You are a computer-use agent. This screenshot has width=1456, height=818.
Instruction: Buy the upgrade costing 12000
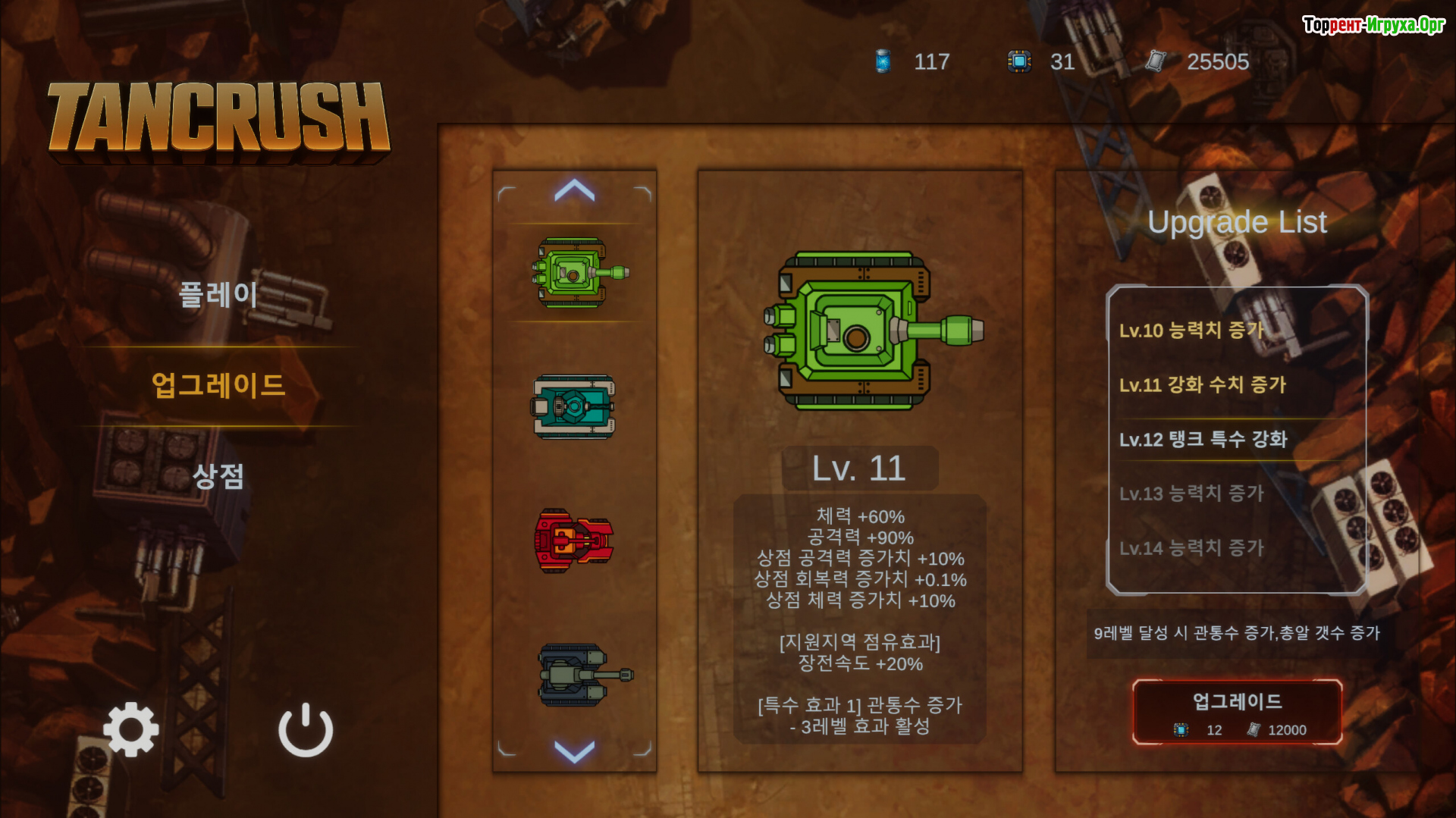(x=1237, y=712)
